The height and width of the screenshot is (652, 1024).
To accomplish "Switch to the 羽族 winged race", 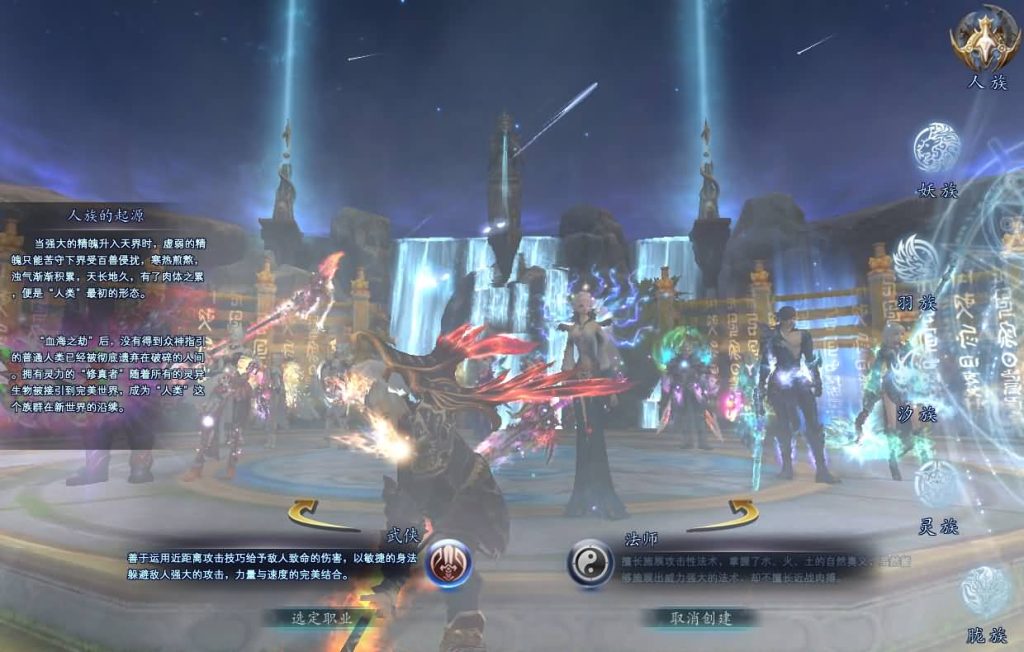I will (x=916, y=260).
